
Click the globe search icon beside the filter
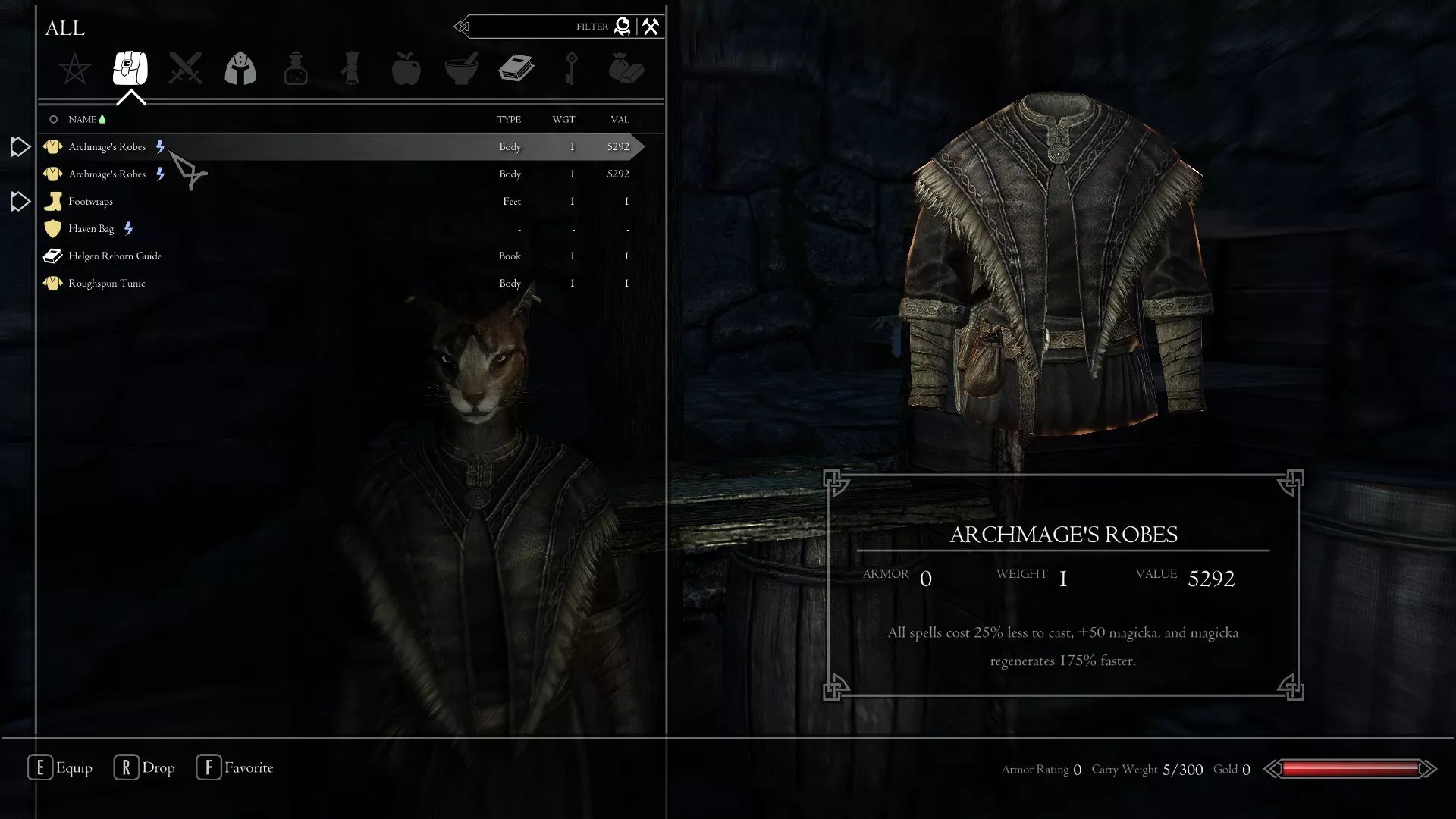click(622, 27)
